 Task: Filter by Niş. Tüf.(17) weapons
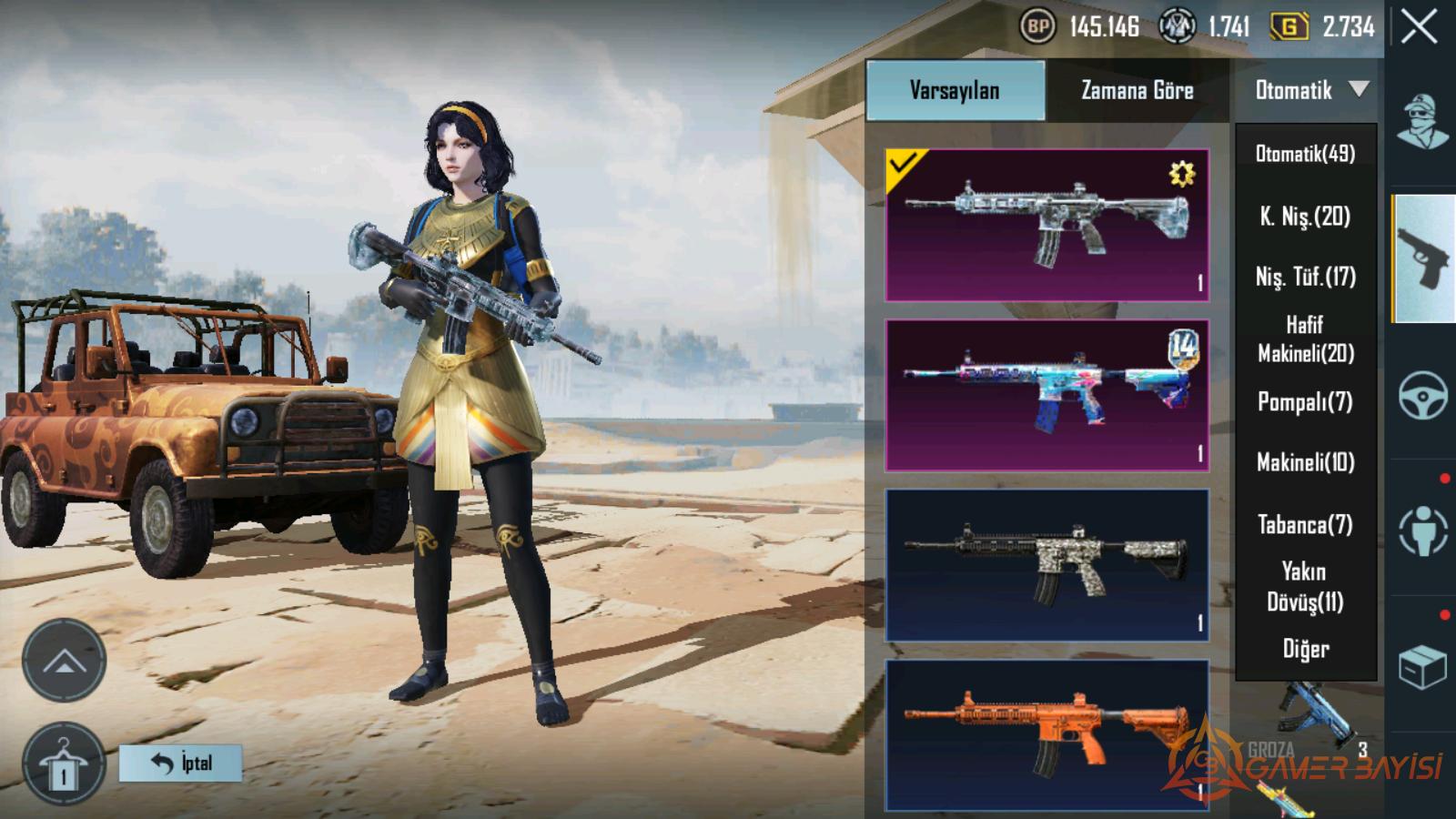[x=1305, y=277]
